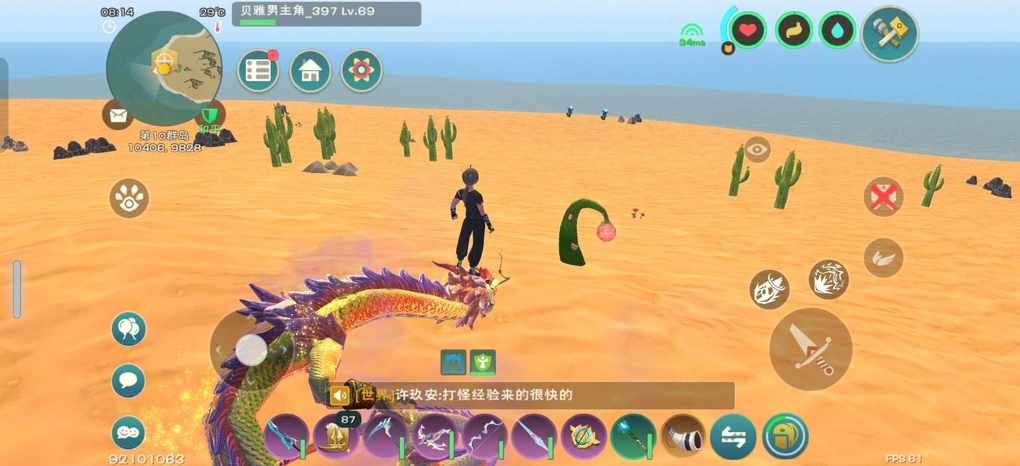Attack with the large sword button
The image size is (1020, 466).
pos(810,349)
